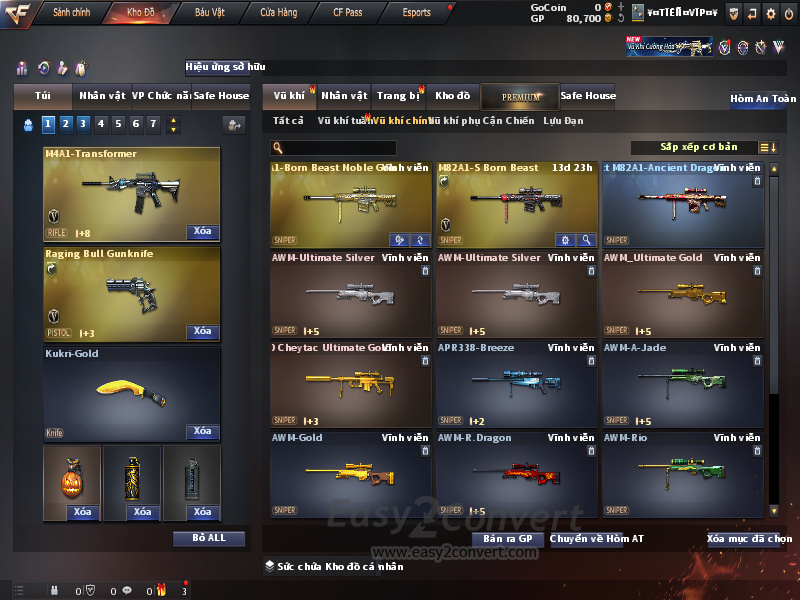Viewport: 800px width, 600px height.
Task: Open the Sảnh chính lobby tab
Action: pos(71,13)
